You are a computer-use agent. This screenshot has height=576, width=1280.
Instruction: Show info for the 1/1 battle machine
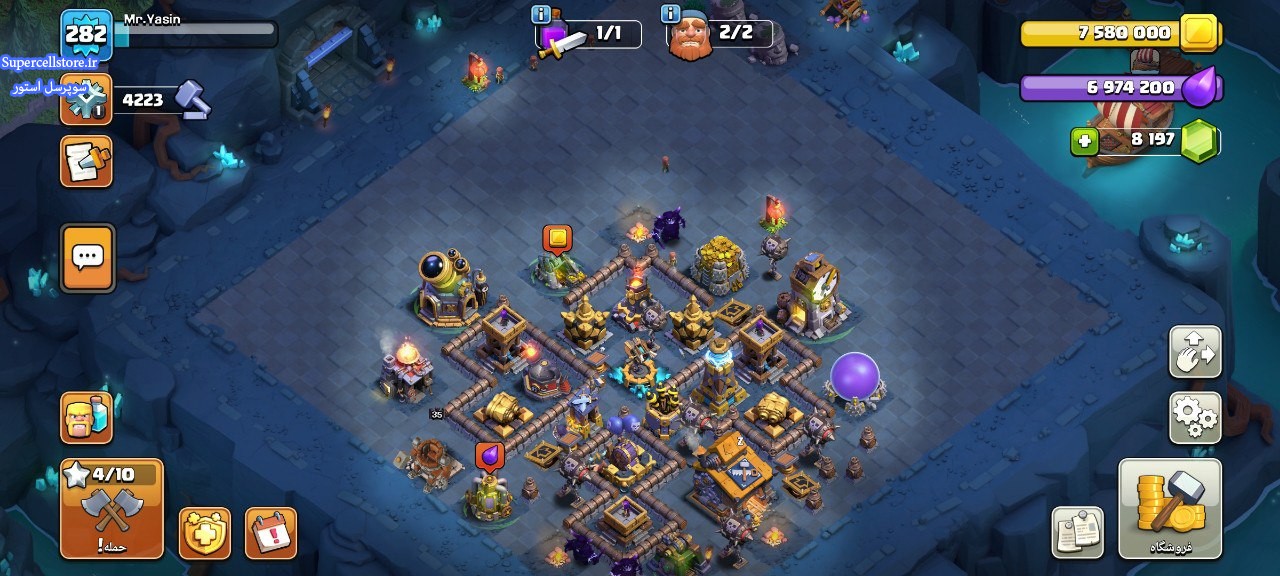click(x=541, y=14)
